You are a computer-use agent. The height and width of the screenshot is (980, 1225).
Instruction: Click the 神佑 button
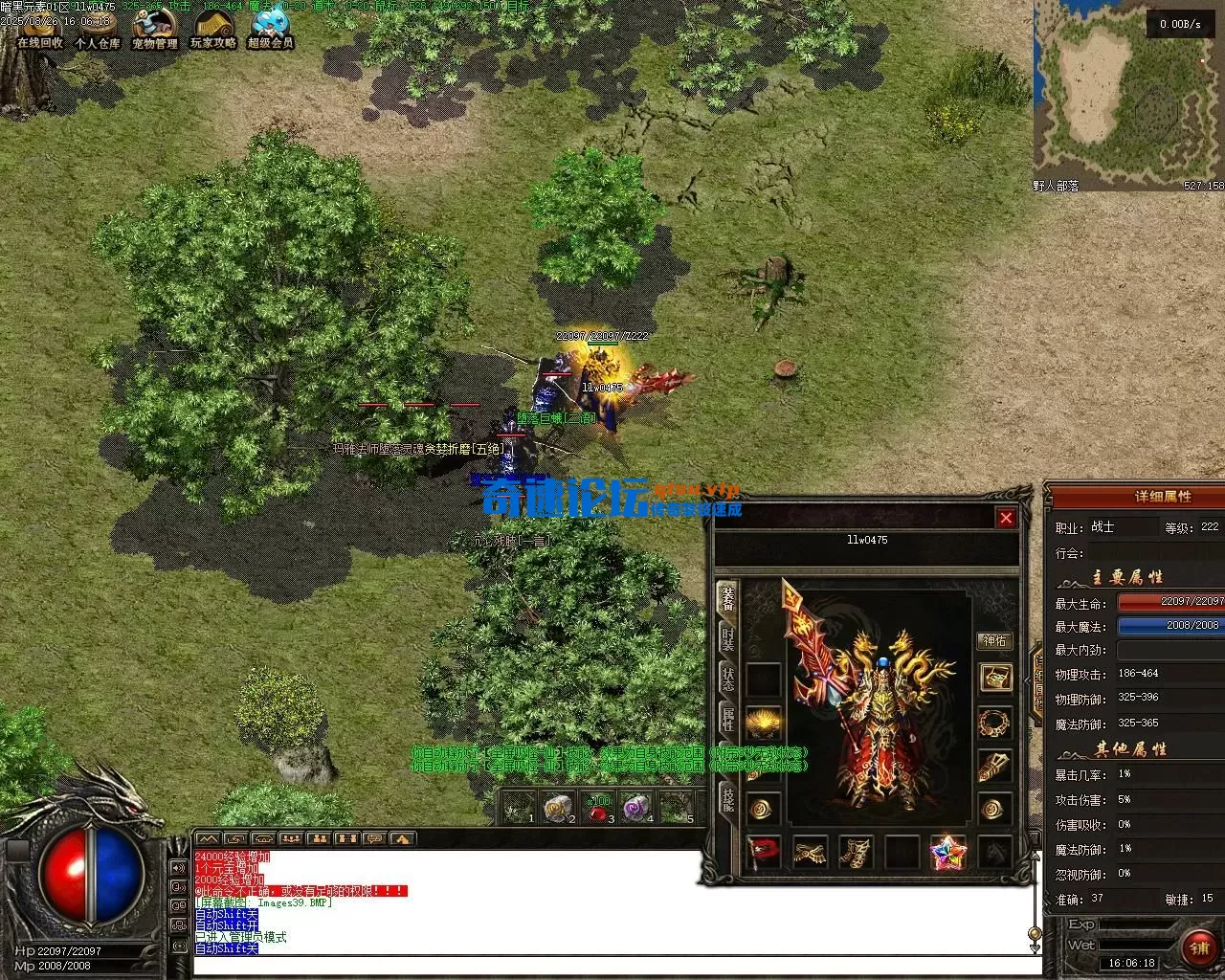[995, 641]
